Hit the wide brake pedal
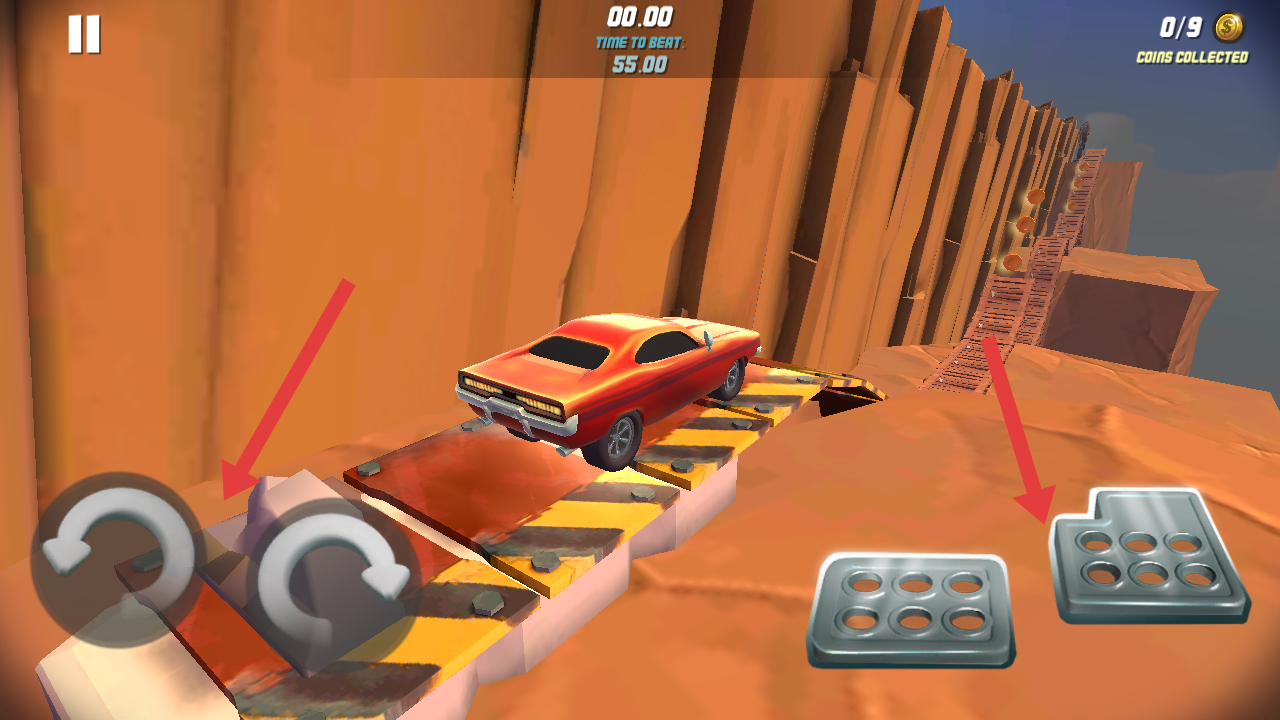1280x720 pixels. click(912, 609)
